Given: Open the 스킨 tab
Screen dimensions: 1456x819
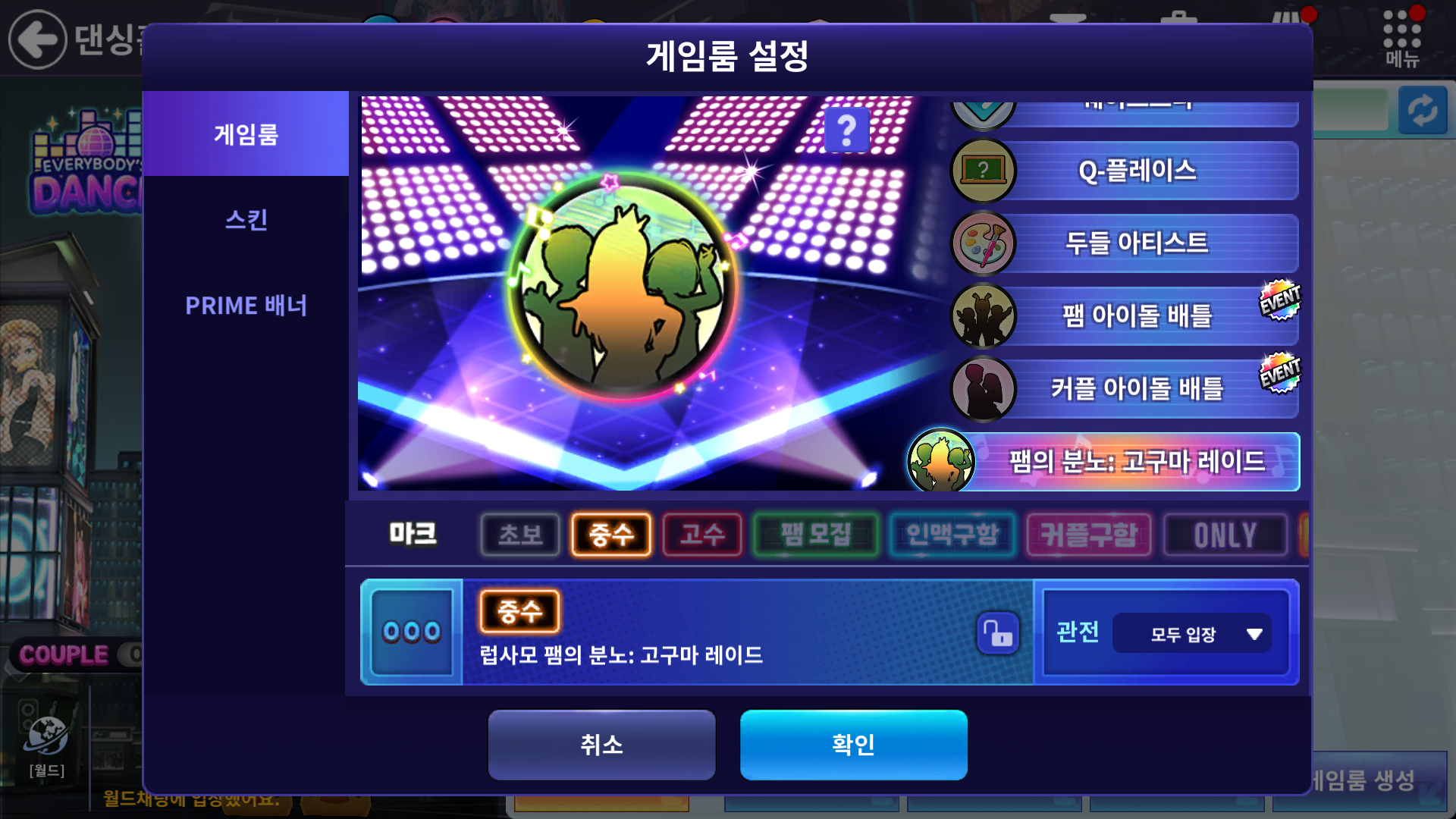Looking at the screenshot, I should [x=246, y=220].
